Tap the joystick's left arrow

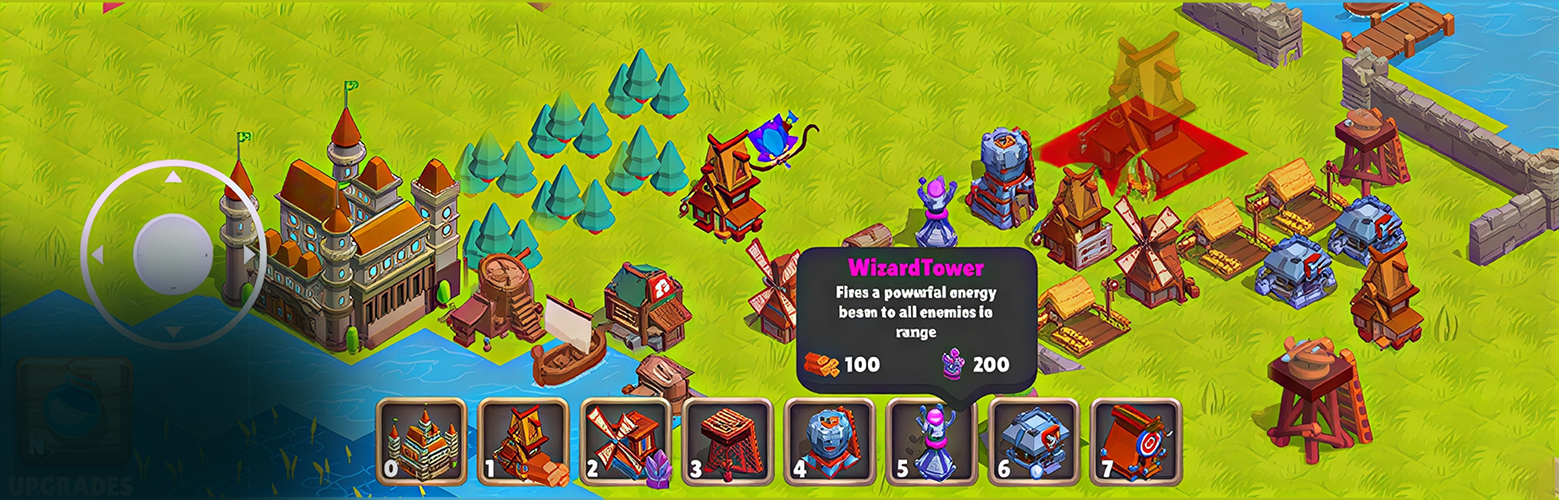point(97,256)
